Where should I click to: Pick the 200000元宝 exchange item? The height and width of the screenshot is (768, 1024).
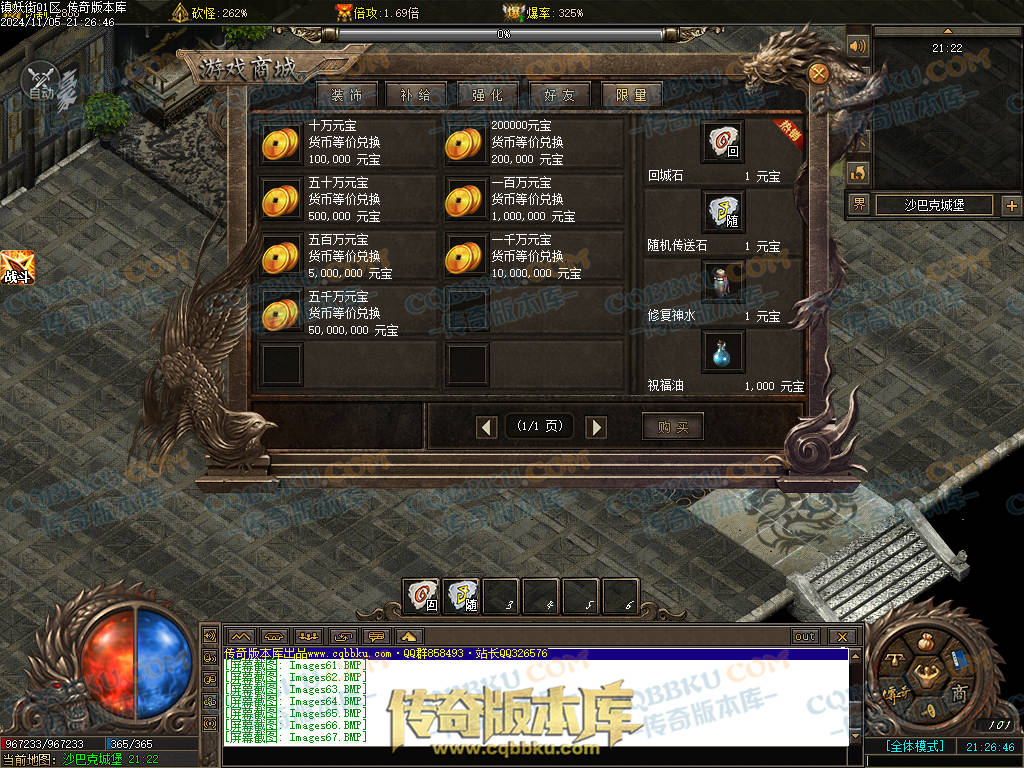click(x=464, y=143)
